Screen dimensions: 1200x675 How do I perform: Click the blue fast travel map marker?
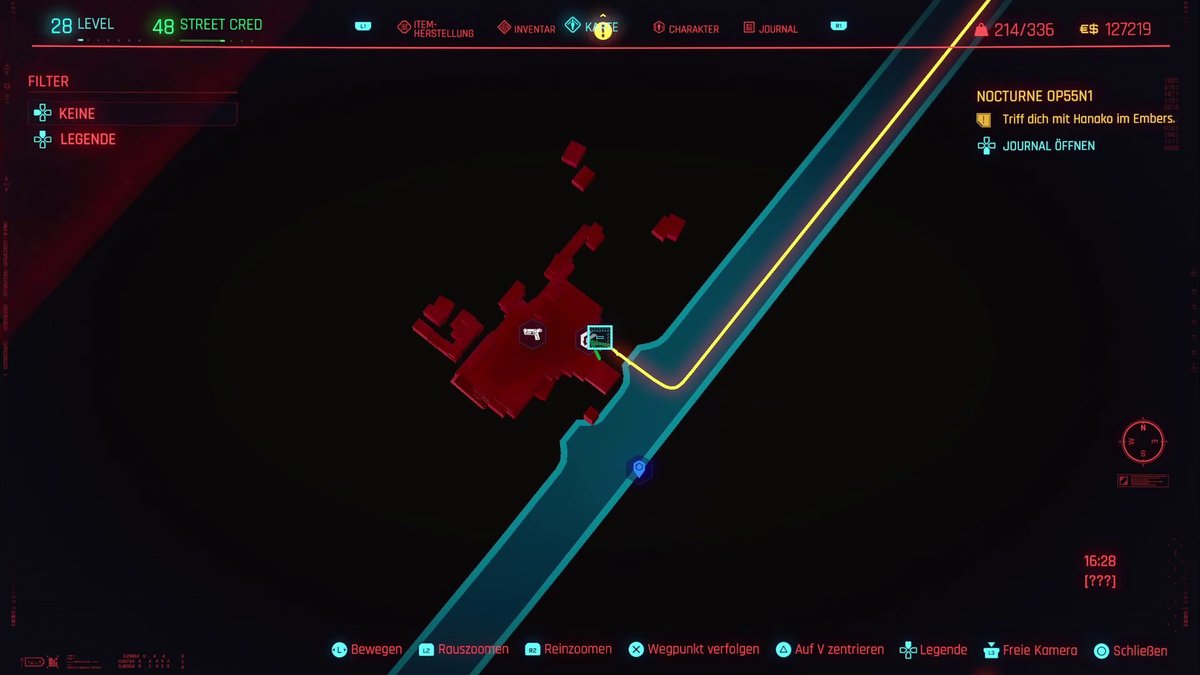[x=639, y=467]
